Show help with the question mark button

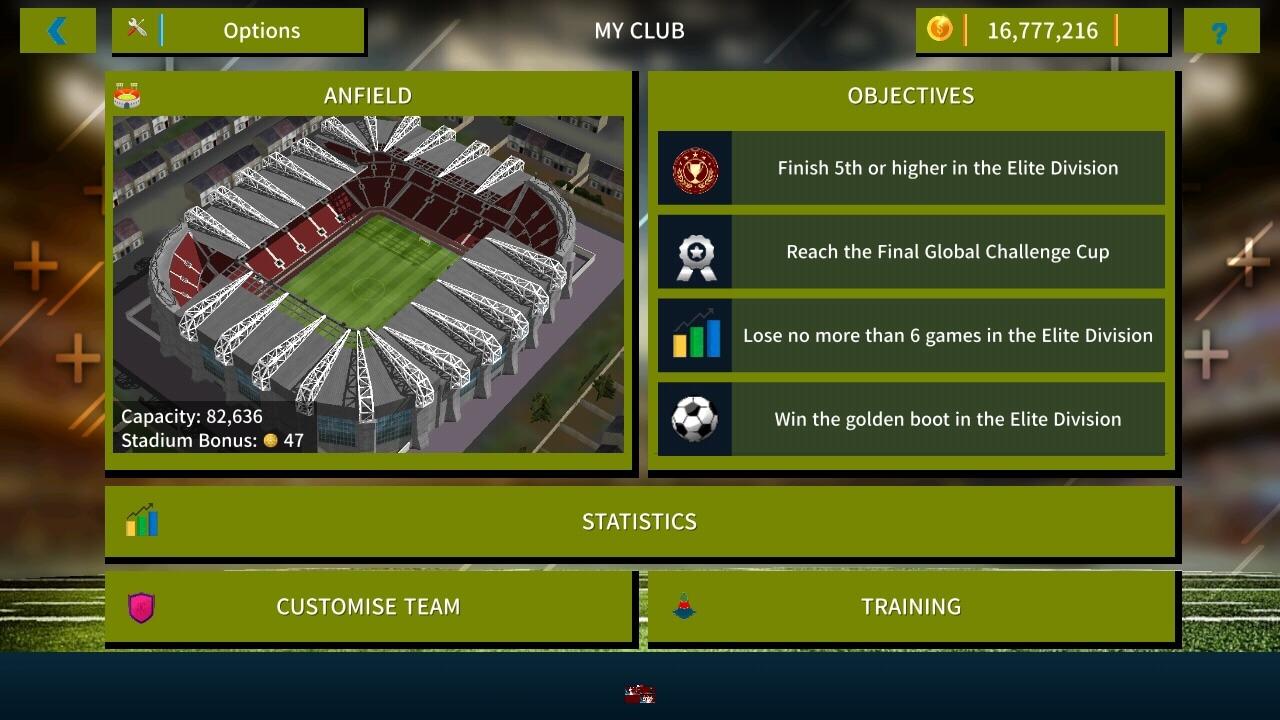pos(1220,32)
